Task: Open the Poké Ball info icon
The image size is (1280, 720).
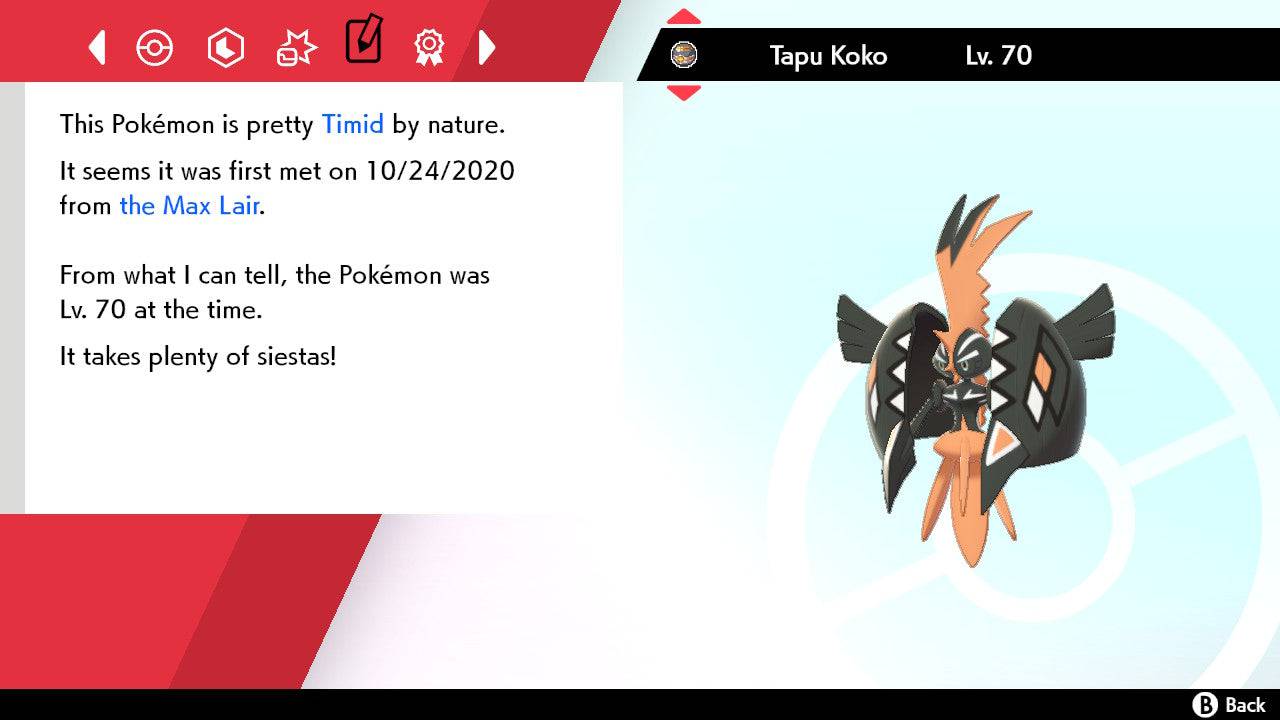Action: 155,47
